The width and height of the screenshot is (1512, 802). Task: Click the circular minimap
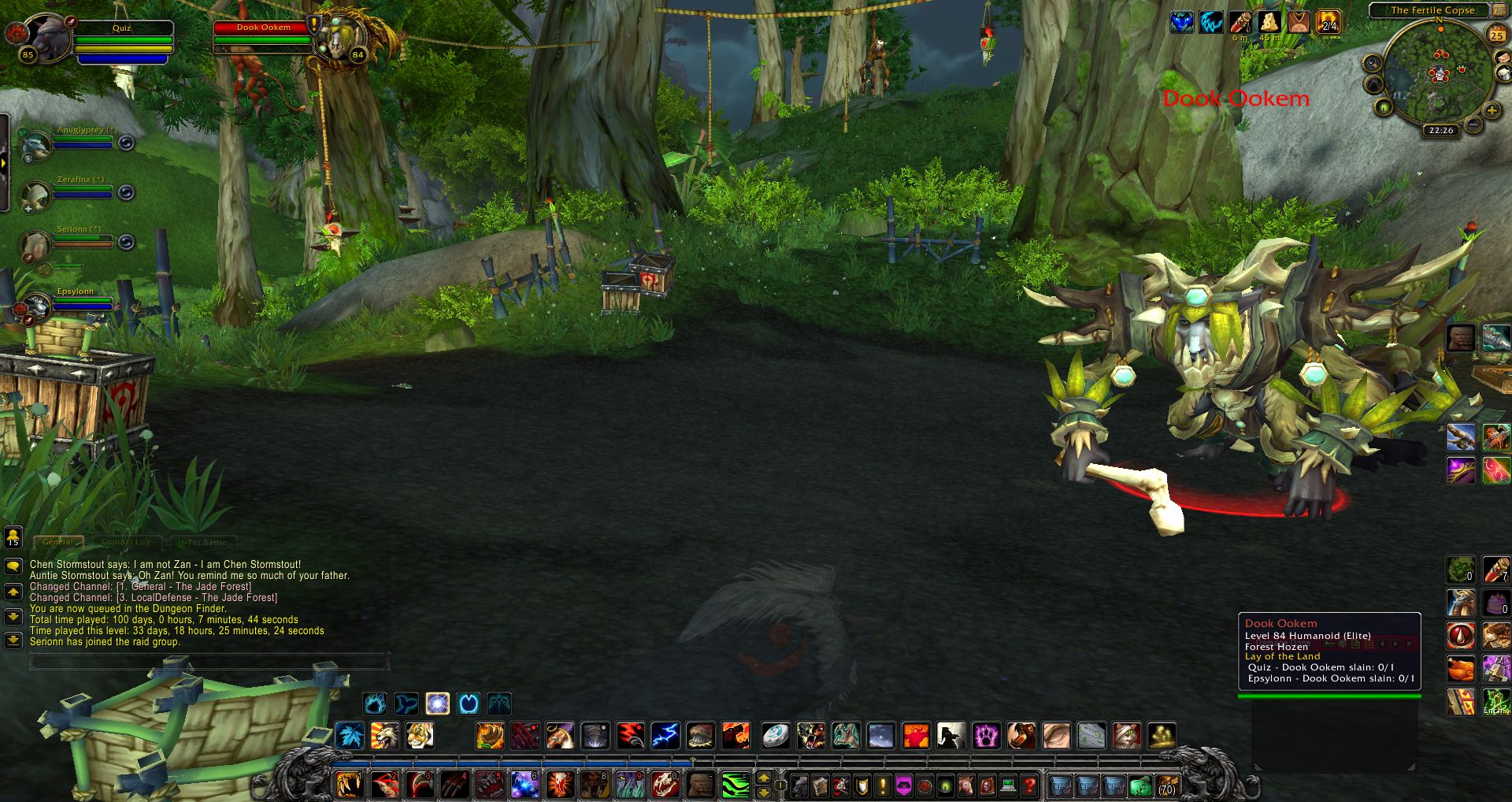pyautogui.click(x=1439, y=74)
